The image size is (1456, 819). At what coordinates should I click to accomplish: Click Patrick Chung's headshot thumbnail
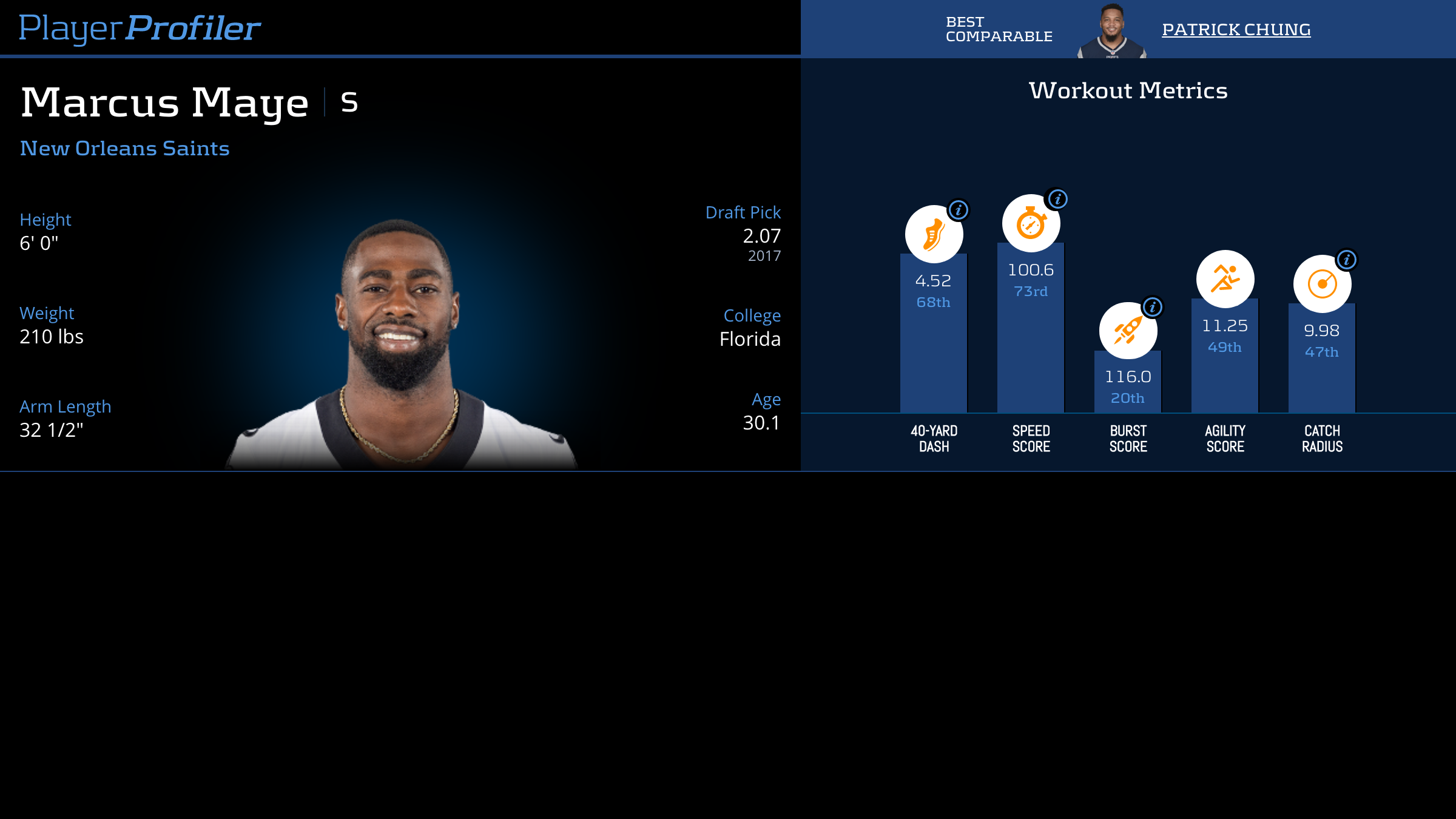pyautogui.click(x=1112, y=32)
